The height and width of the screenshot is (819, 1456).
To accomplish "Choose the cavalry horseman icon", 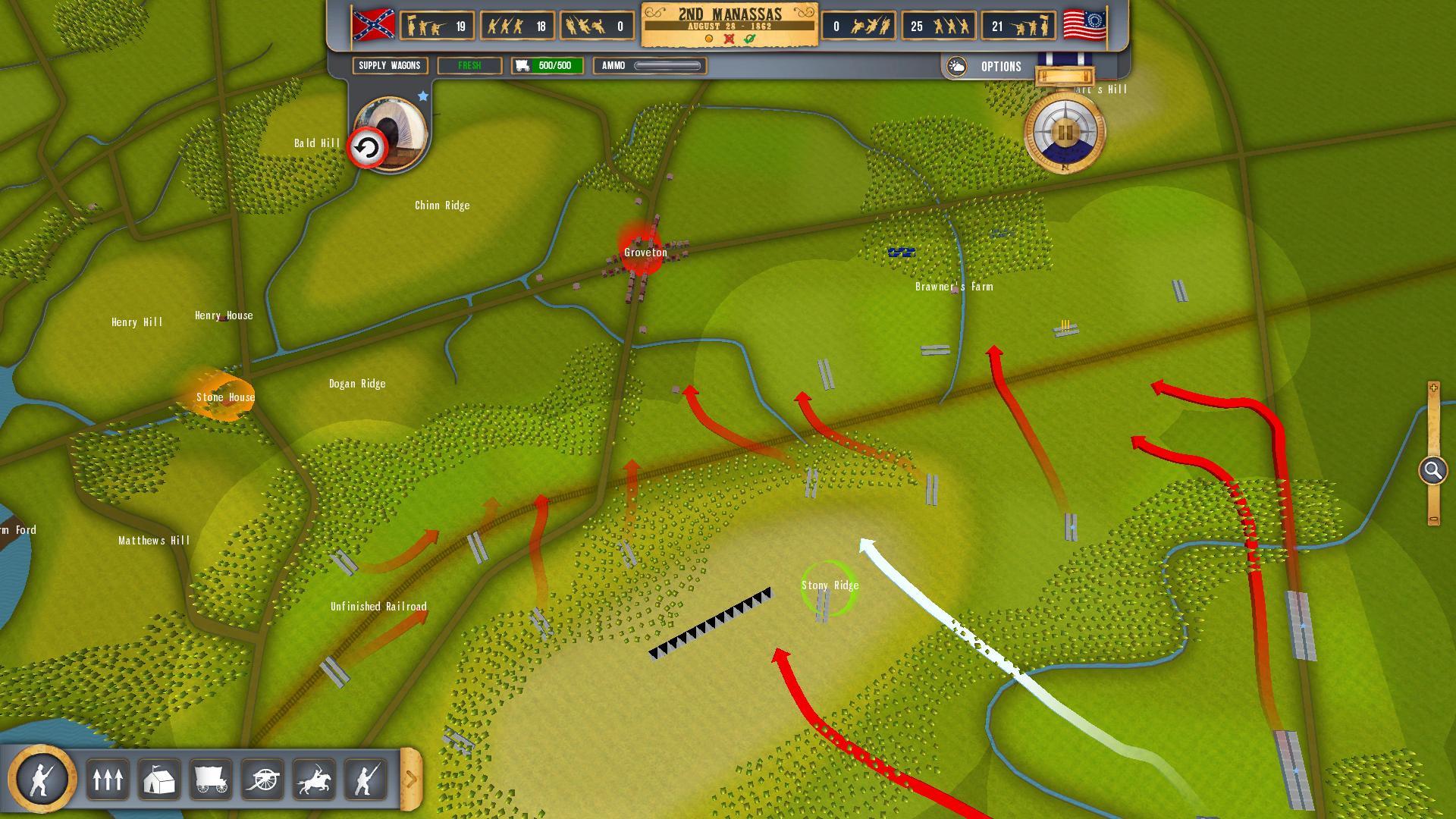I will pos(314,779).
